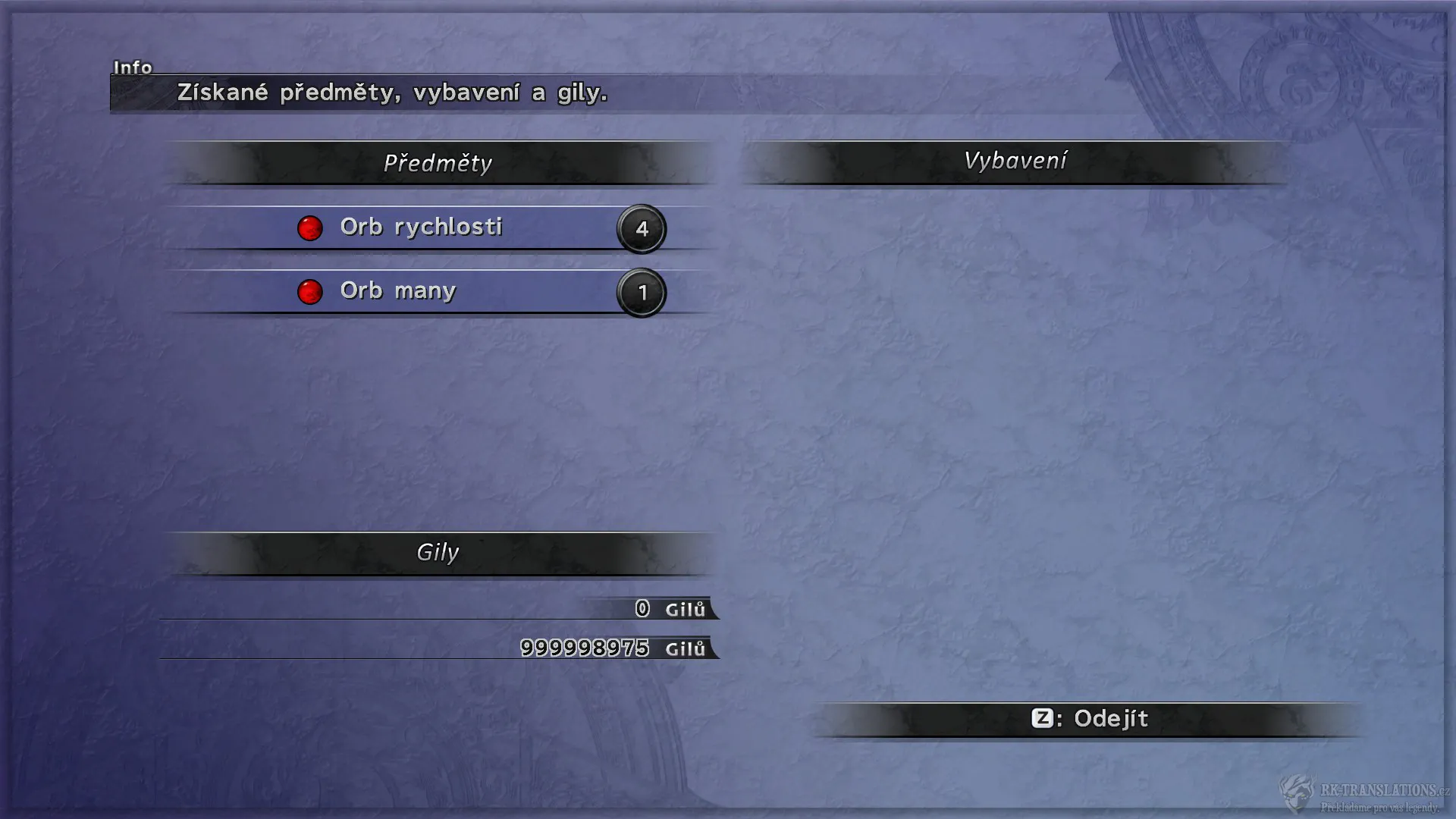Select the quantity badge showing 4
Viewport: 1456px width, 819px height.
coord(642,228)
